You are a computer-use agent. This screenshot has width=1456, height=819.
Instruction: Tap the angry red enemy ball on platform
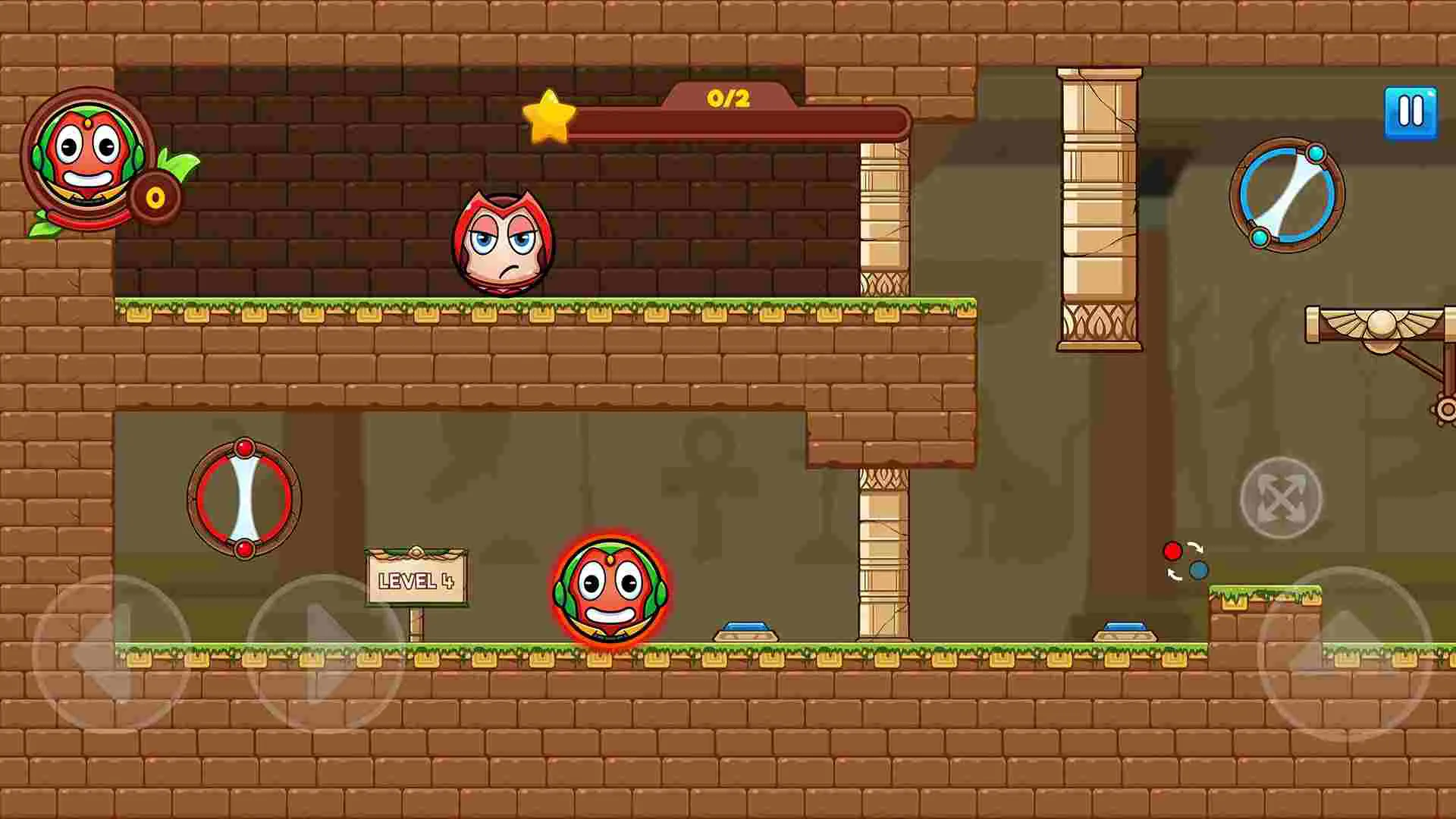[504, 242]
